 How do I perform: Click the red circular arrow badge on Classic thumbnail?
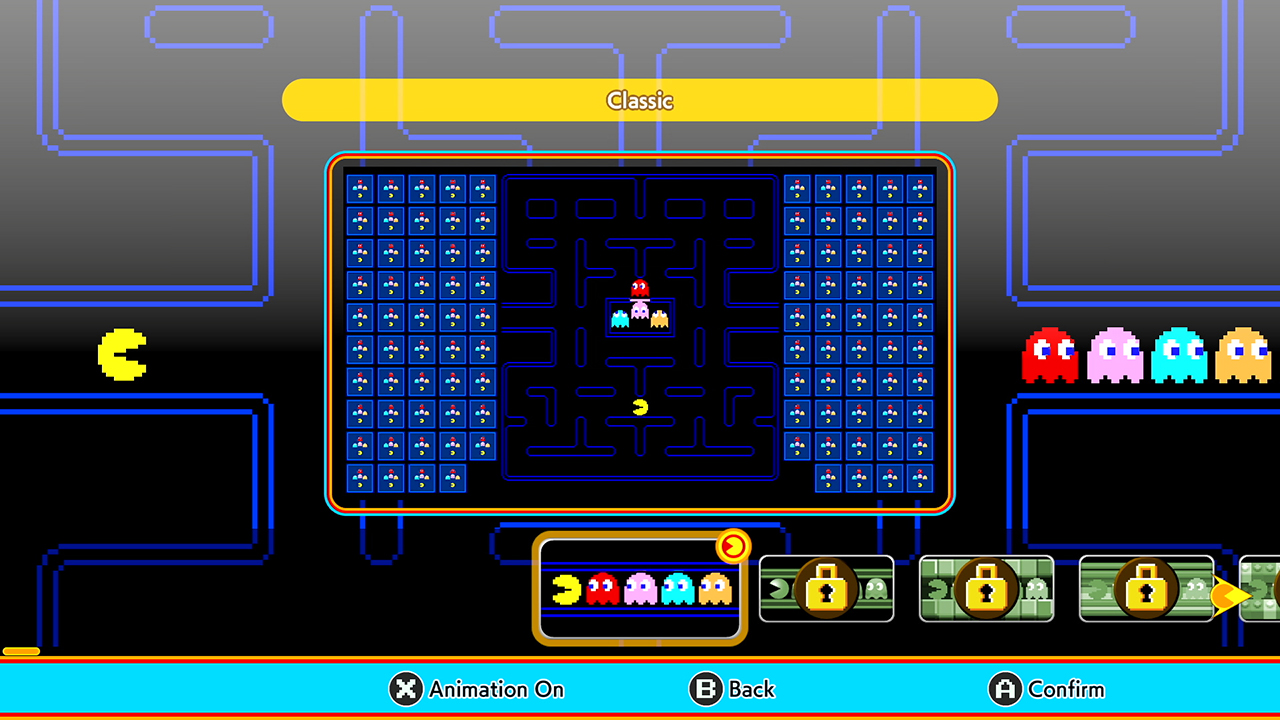point(733,547)
